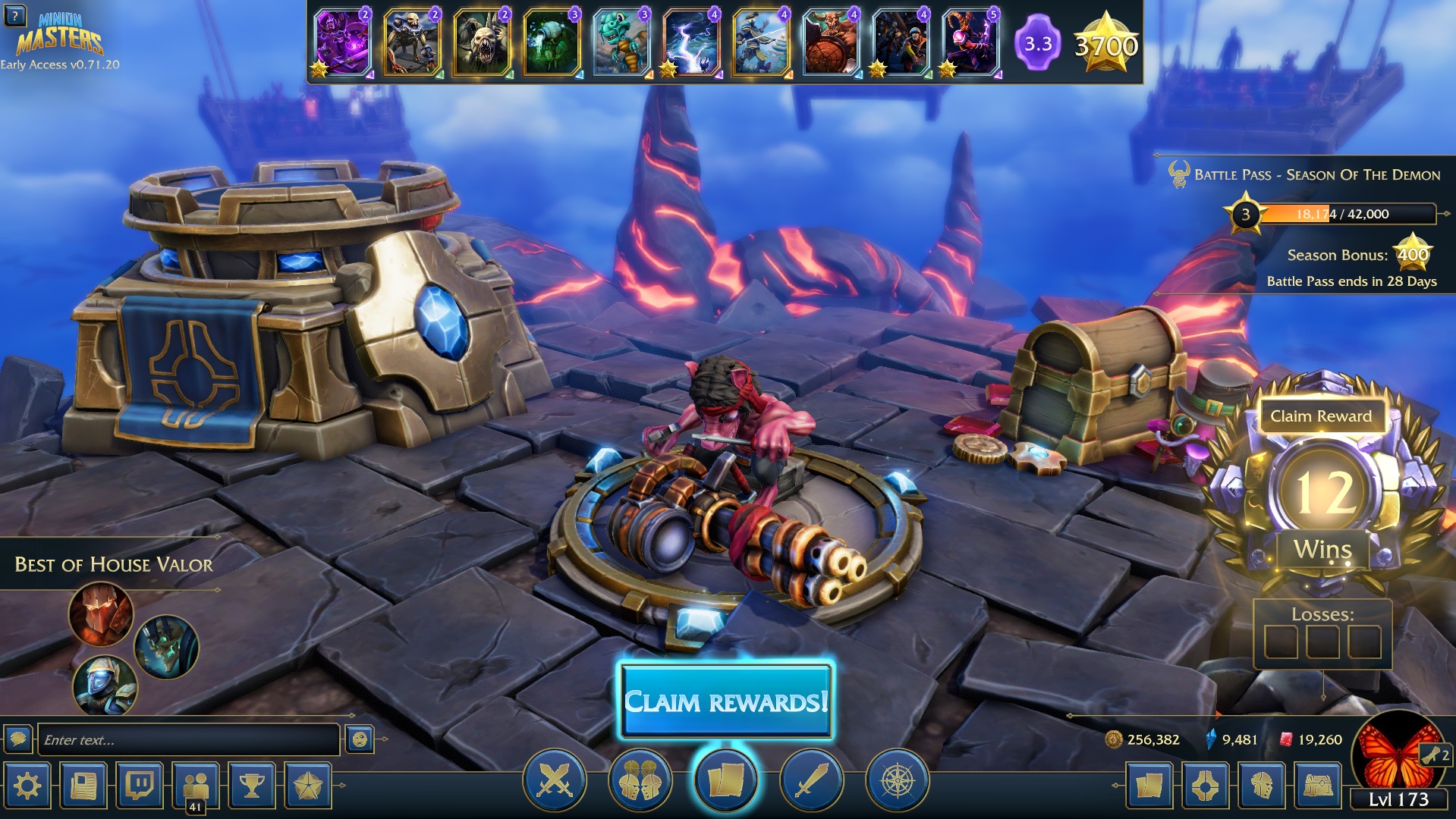Open the Battle Pass progress bar
1456x819 pixels.
(1347, 214)
